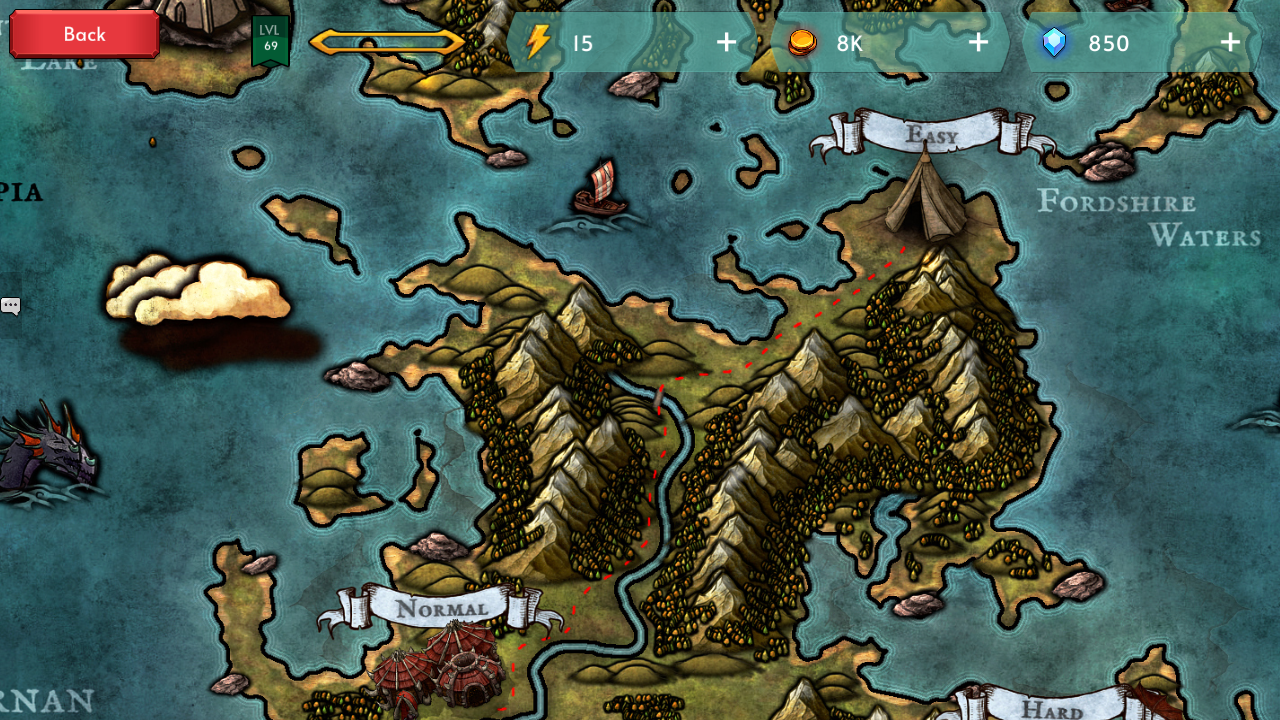Buy more energy with the plus button
Screen dimensions: 1280x720
tap(725, 43)
